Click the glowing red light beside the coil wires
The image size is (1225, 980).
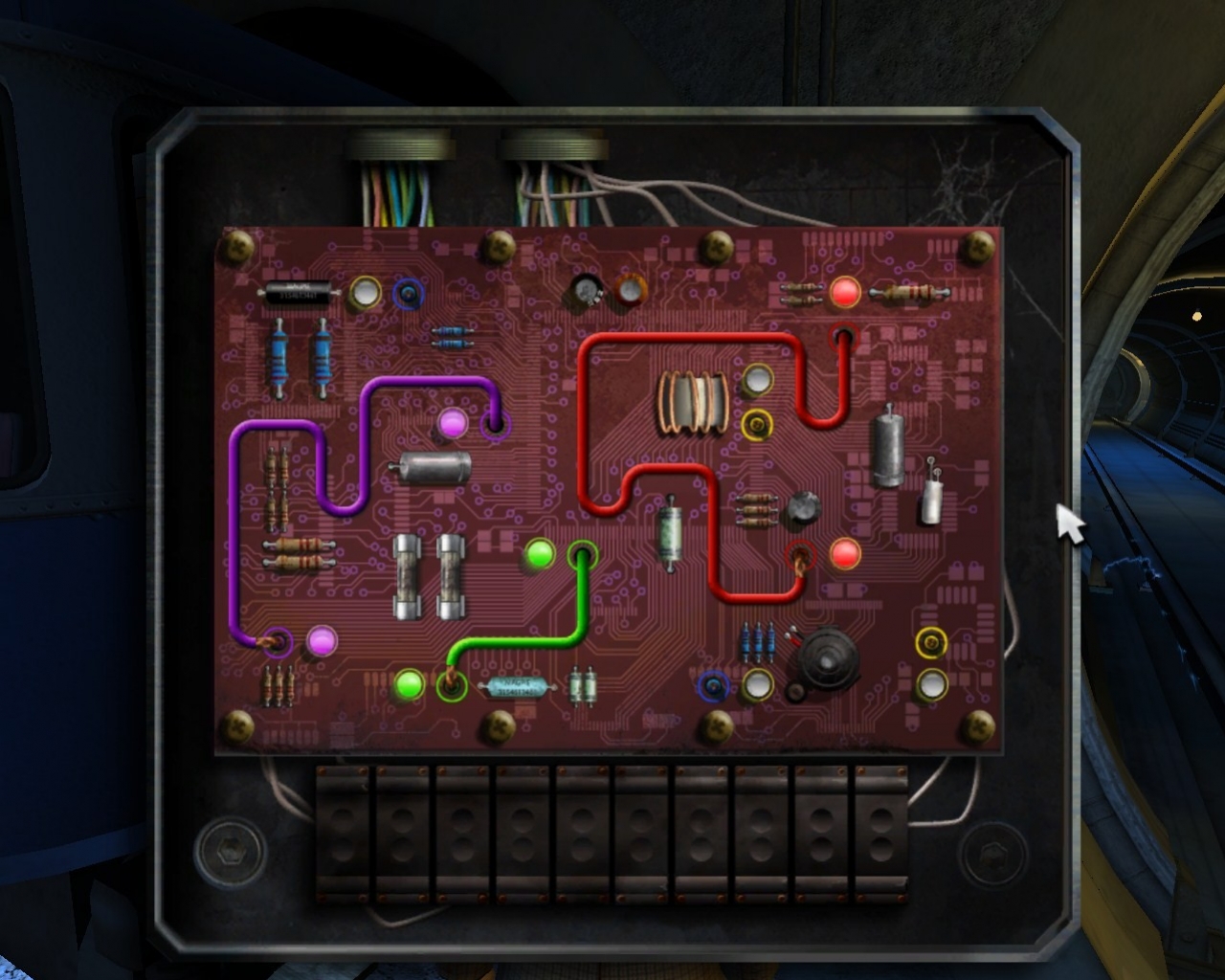[x=846, y=294]
